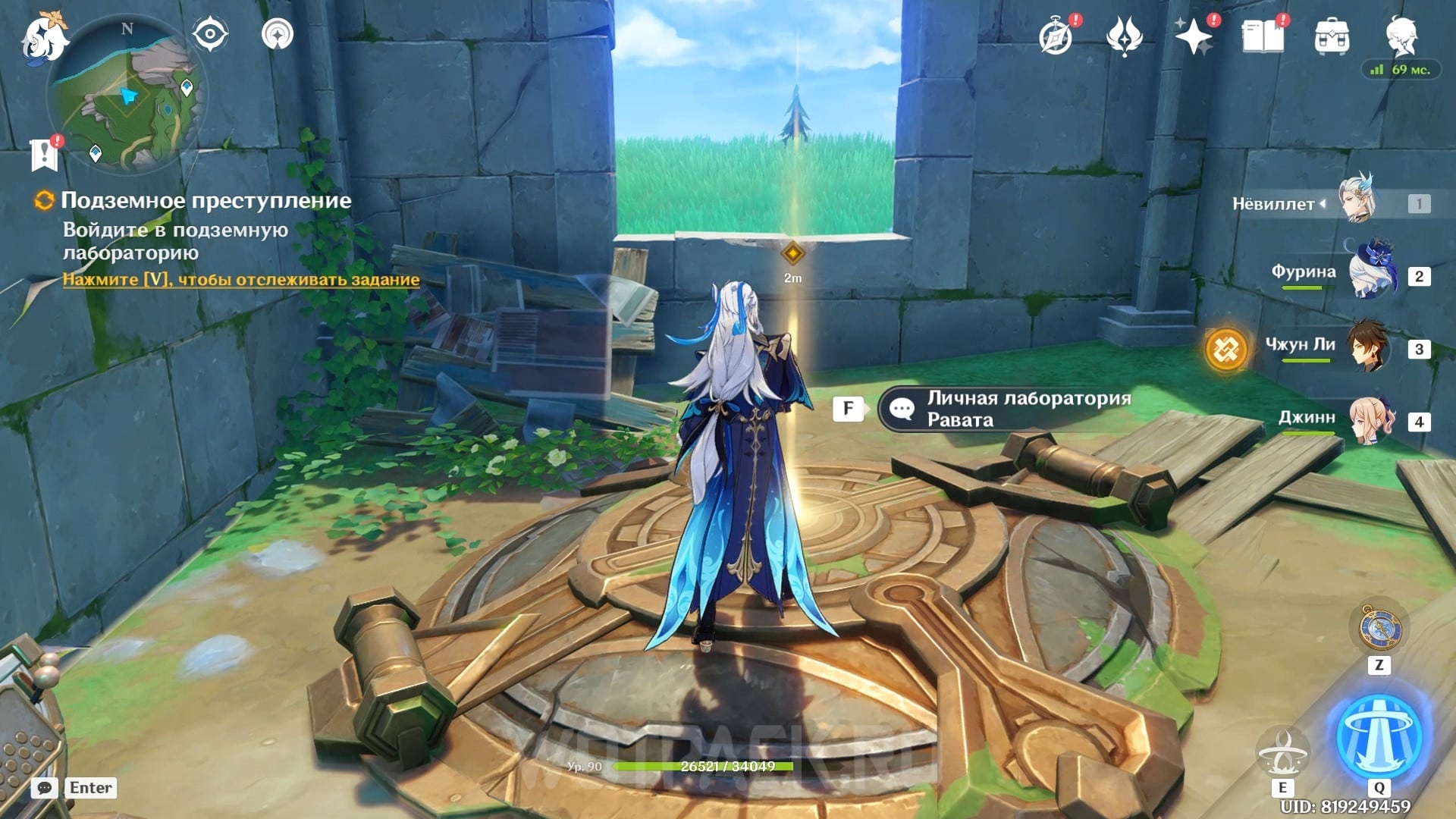Open the adventurer handbook
Screen dimensions: 1456x819
pyautogui.click(x=1262, y=36)
